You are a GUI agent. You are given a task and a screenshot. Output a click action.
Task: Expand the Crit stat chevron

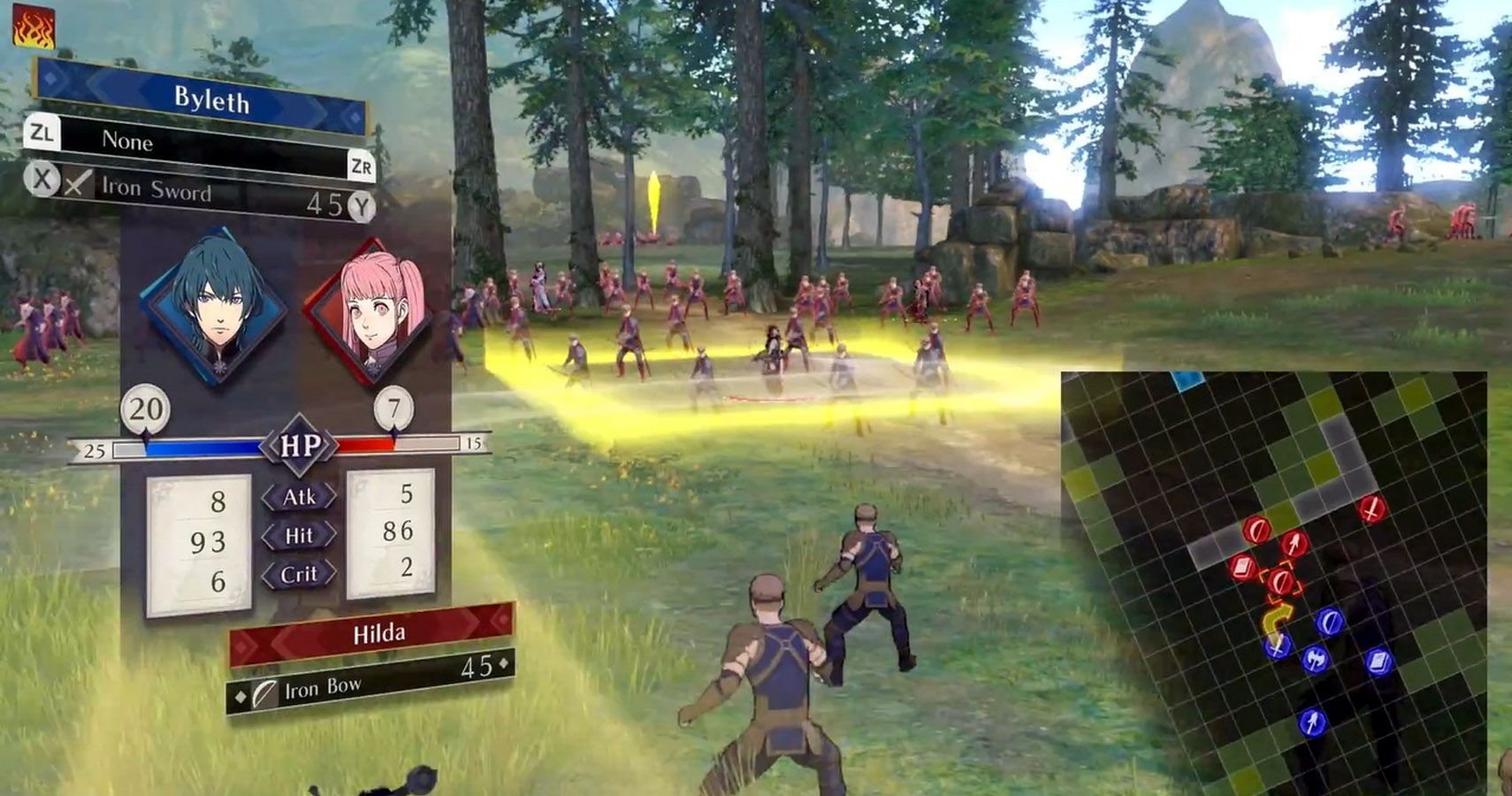pyautogui.click(x=300, y=573)
